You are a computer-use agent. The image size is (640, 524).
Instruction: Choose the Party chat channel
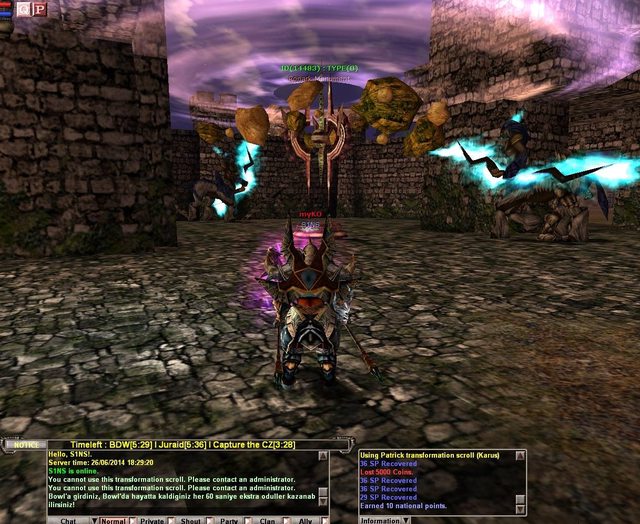tap(229, 519)
